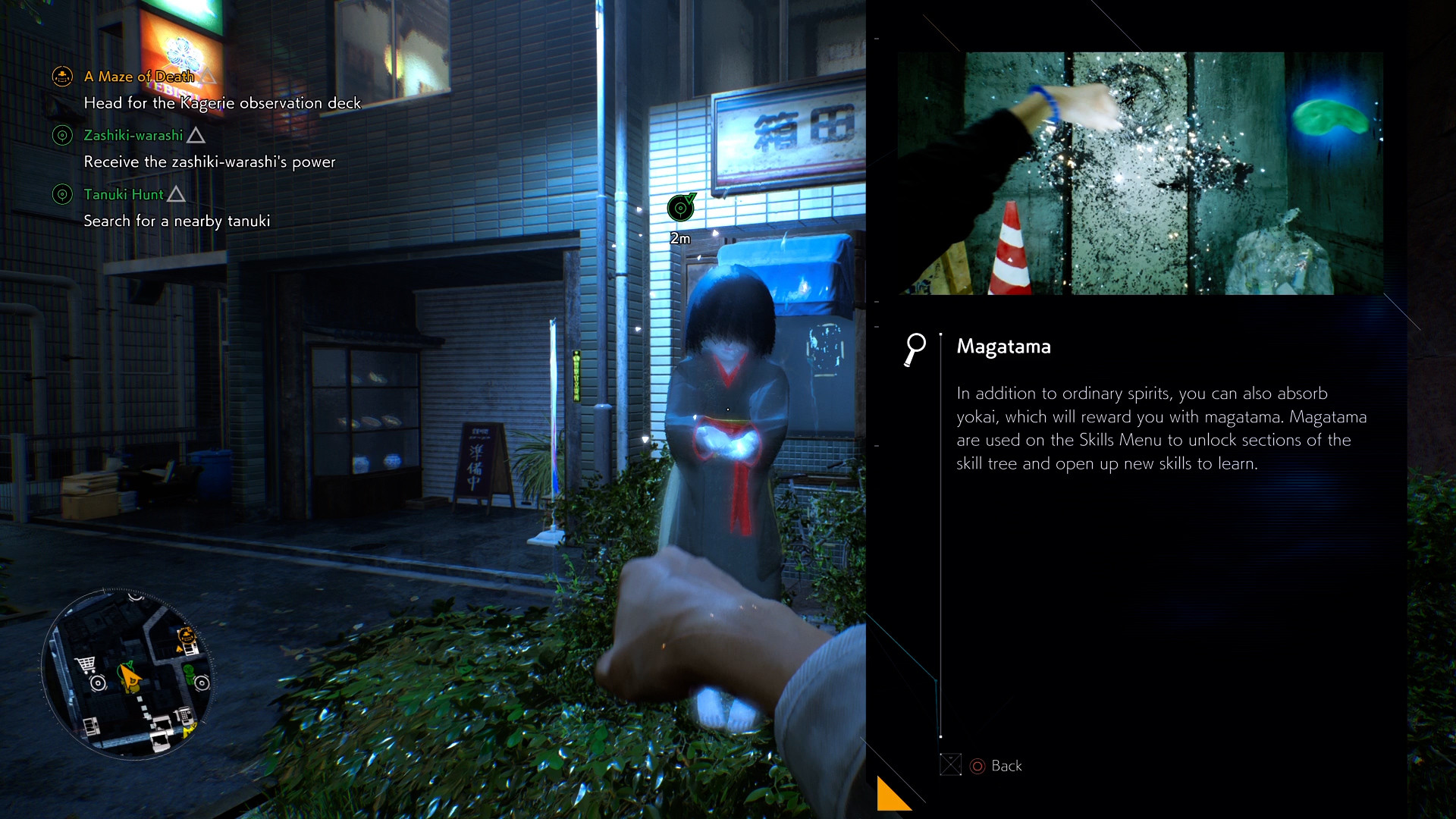Viewport: 1456px width, 819px height.
Task: View the Magatama tutorial image
Action: pos(1140,173)
